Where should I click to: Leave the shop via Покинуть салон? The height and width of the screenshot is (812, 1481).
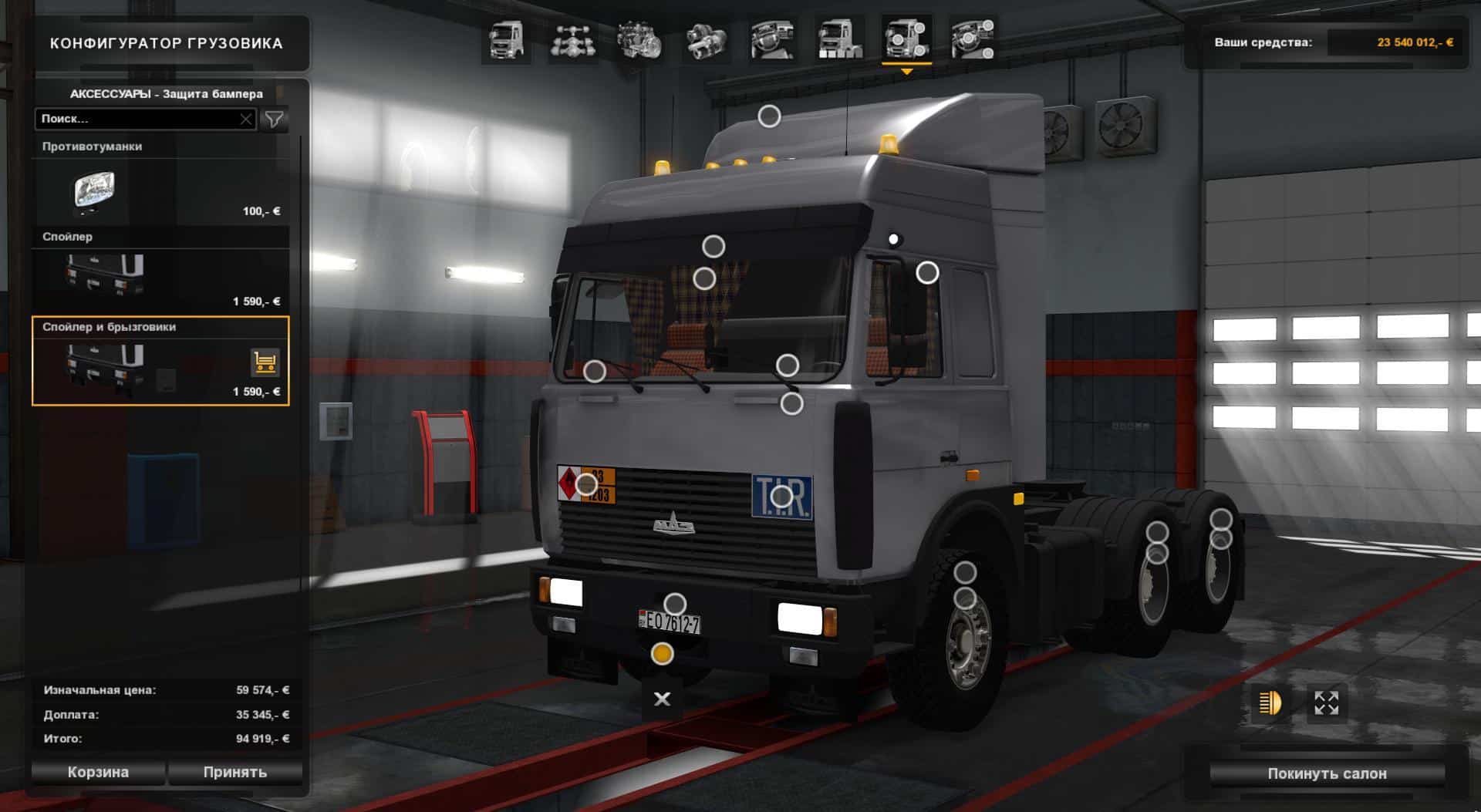1327,773
